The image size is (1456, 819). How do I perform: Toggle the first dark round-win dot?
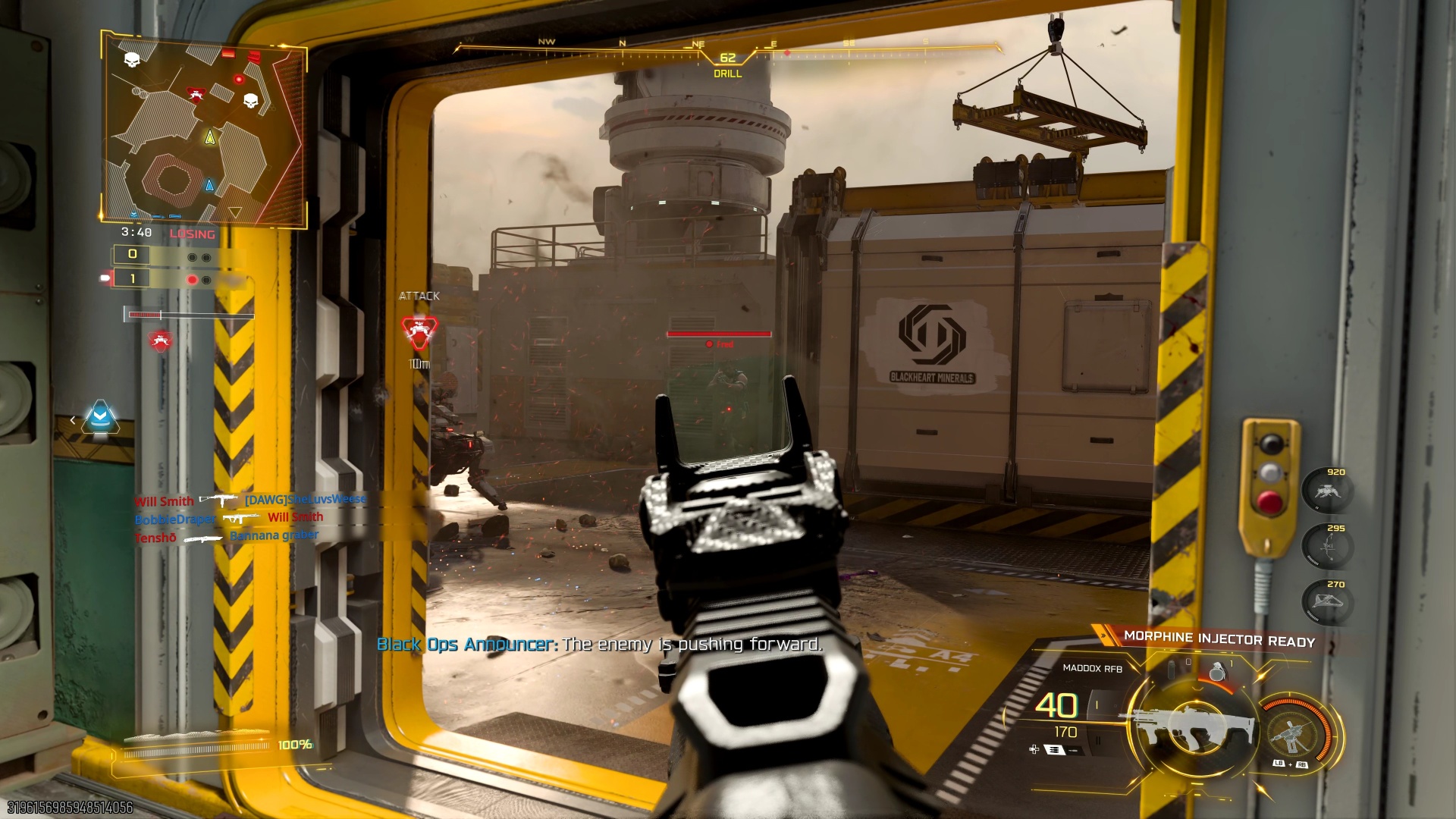click(x=192, y=257)
